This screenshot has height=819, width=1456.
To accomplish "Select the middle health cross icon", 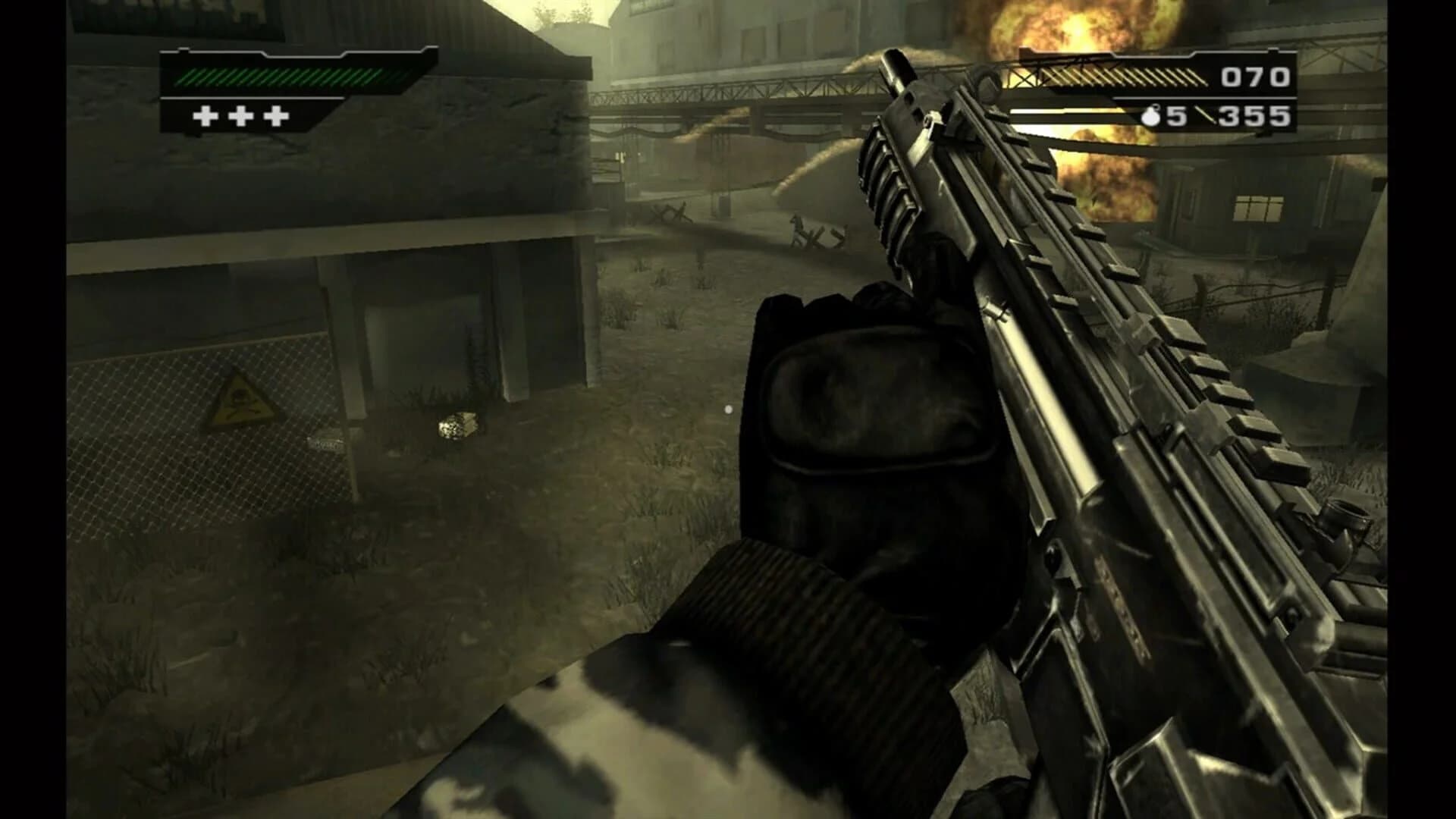I will tap(241, 118).
